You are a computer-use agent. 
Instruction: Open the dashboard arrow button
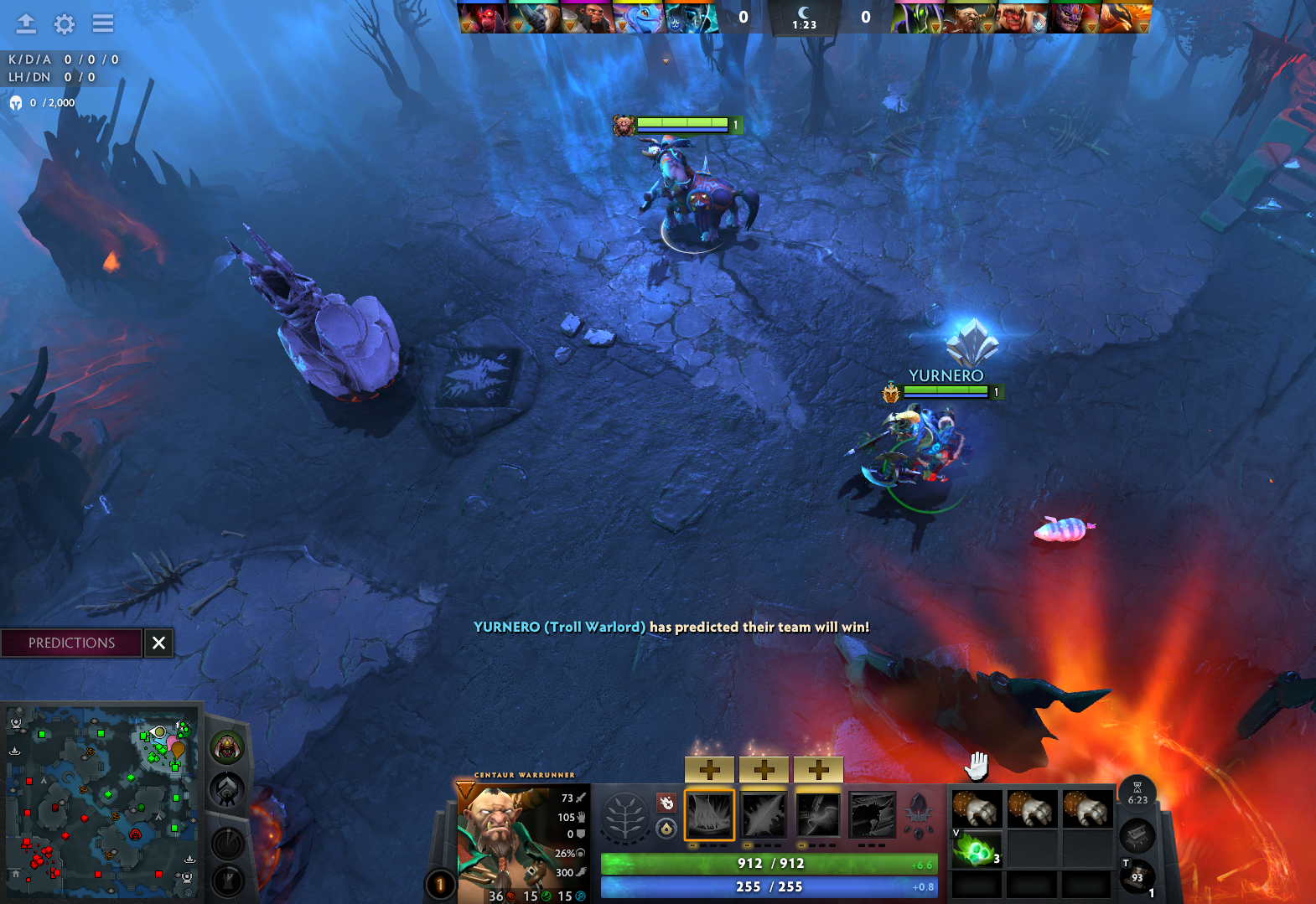pyautogui.click(x=26, y=23)
